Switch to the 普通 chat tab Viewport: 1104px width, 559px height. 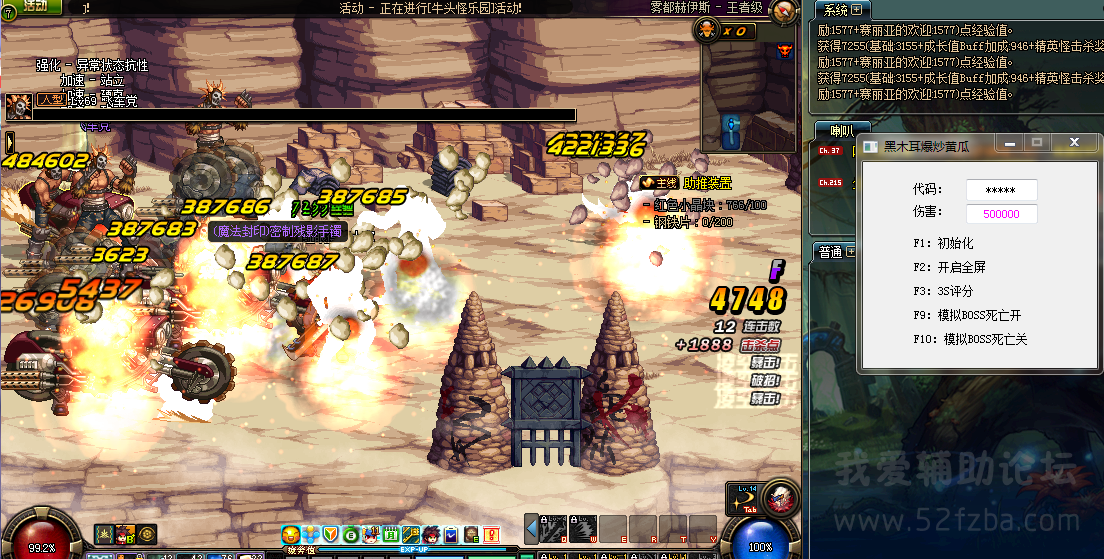pos(830,253)
